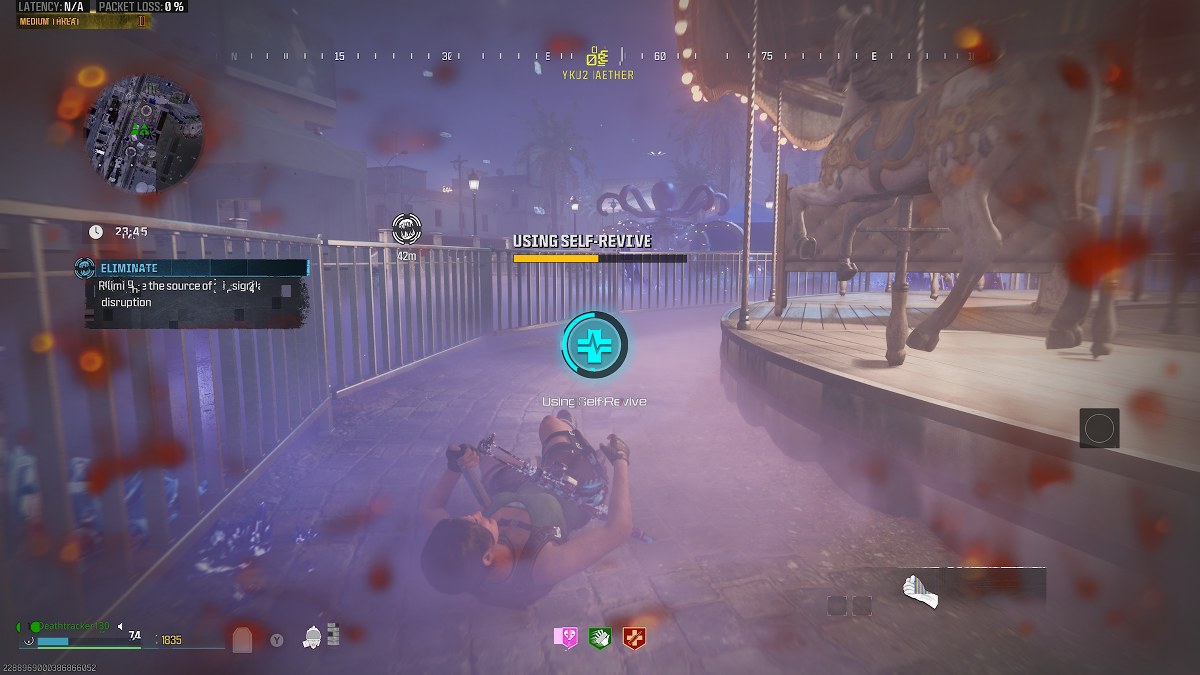Click the yellow Aether compass marker

598,57
